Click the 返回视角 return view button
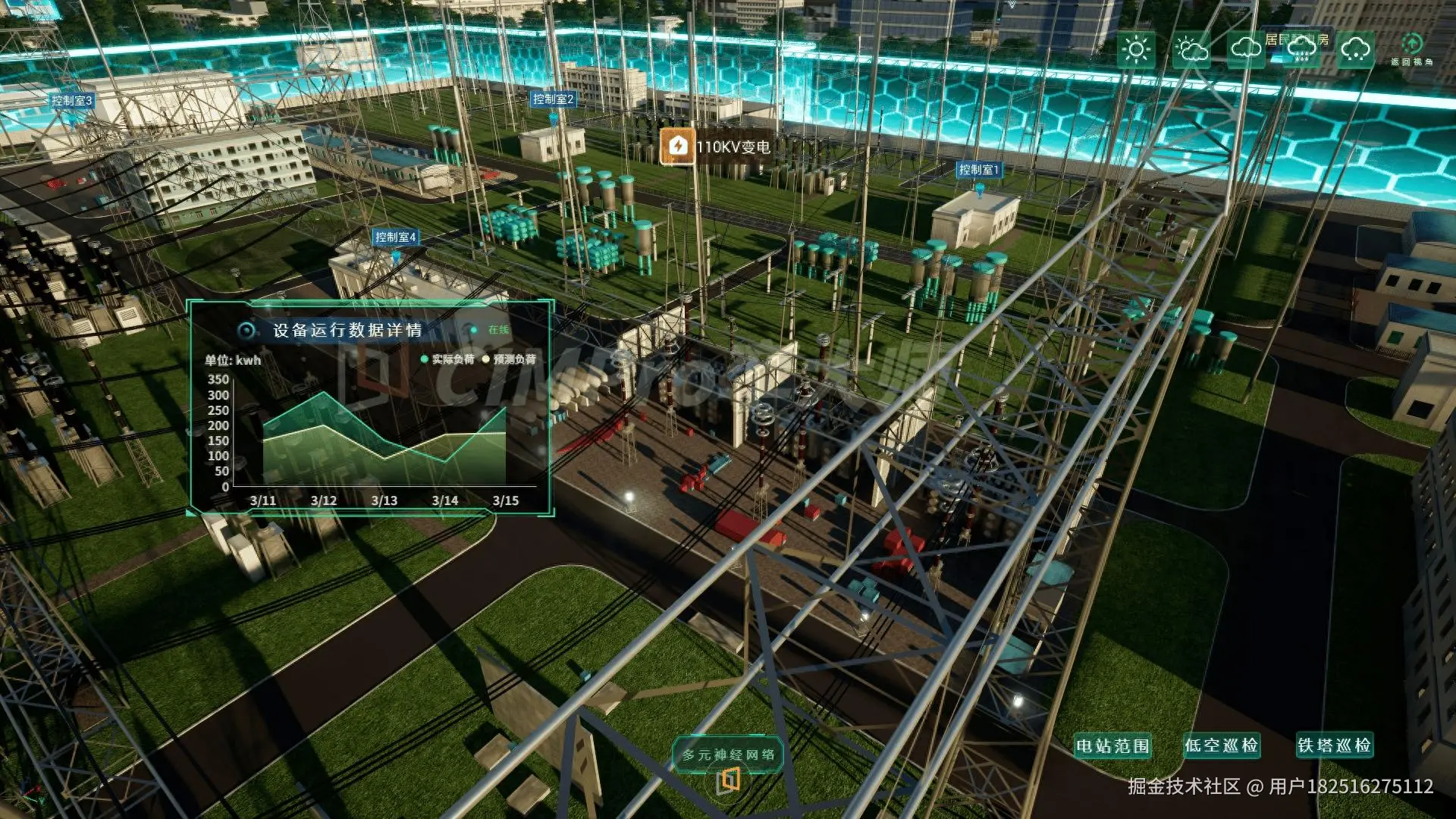Screen dimensions: 1456x819 point(1411,49)
